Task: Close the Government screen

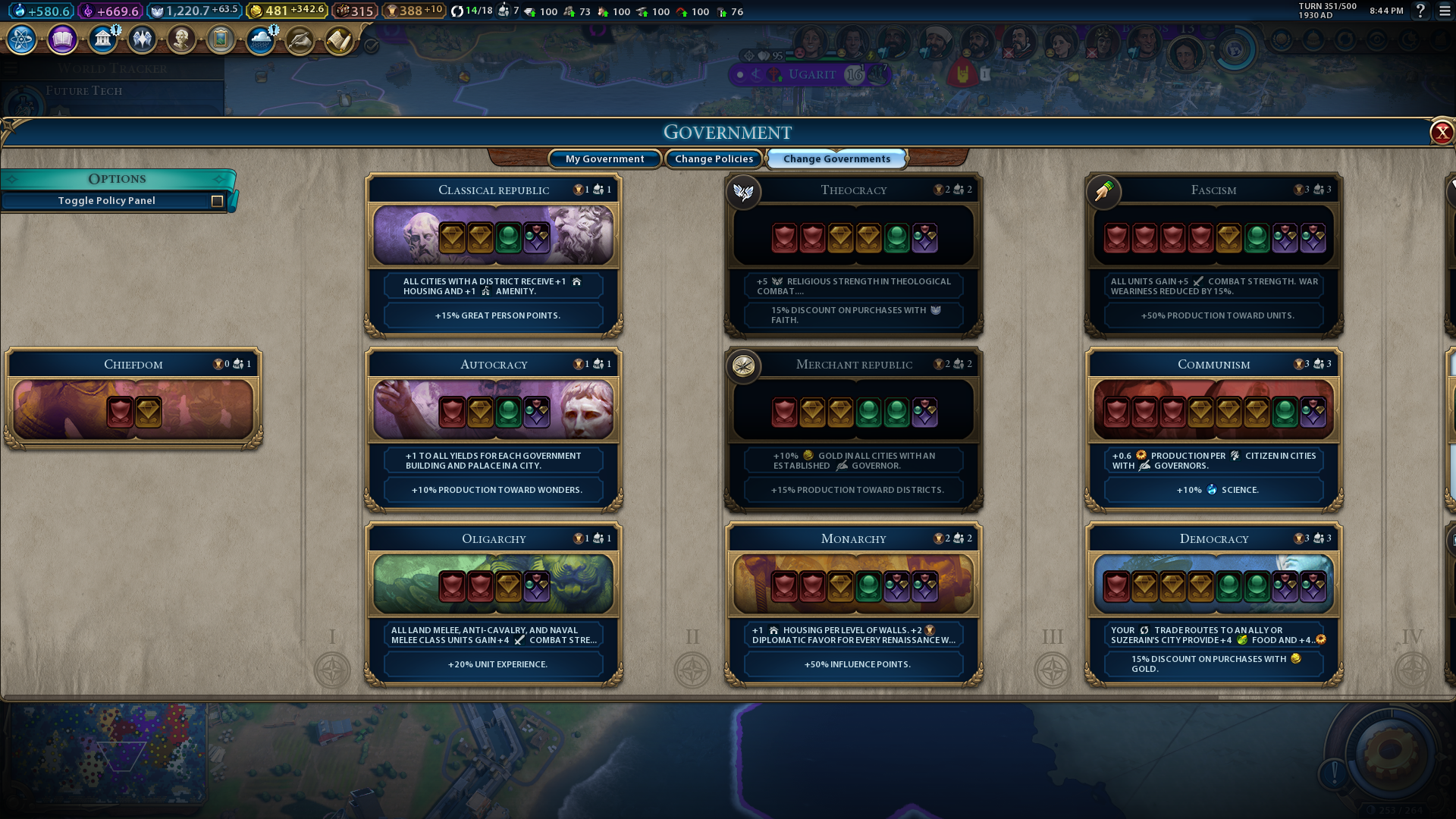Action: [1441, 133]
